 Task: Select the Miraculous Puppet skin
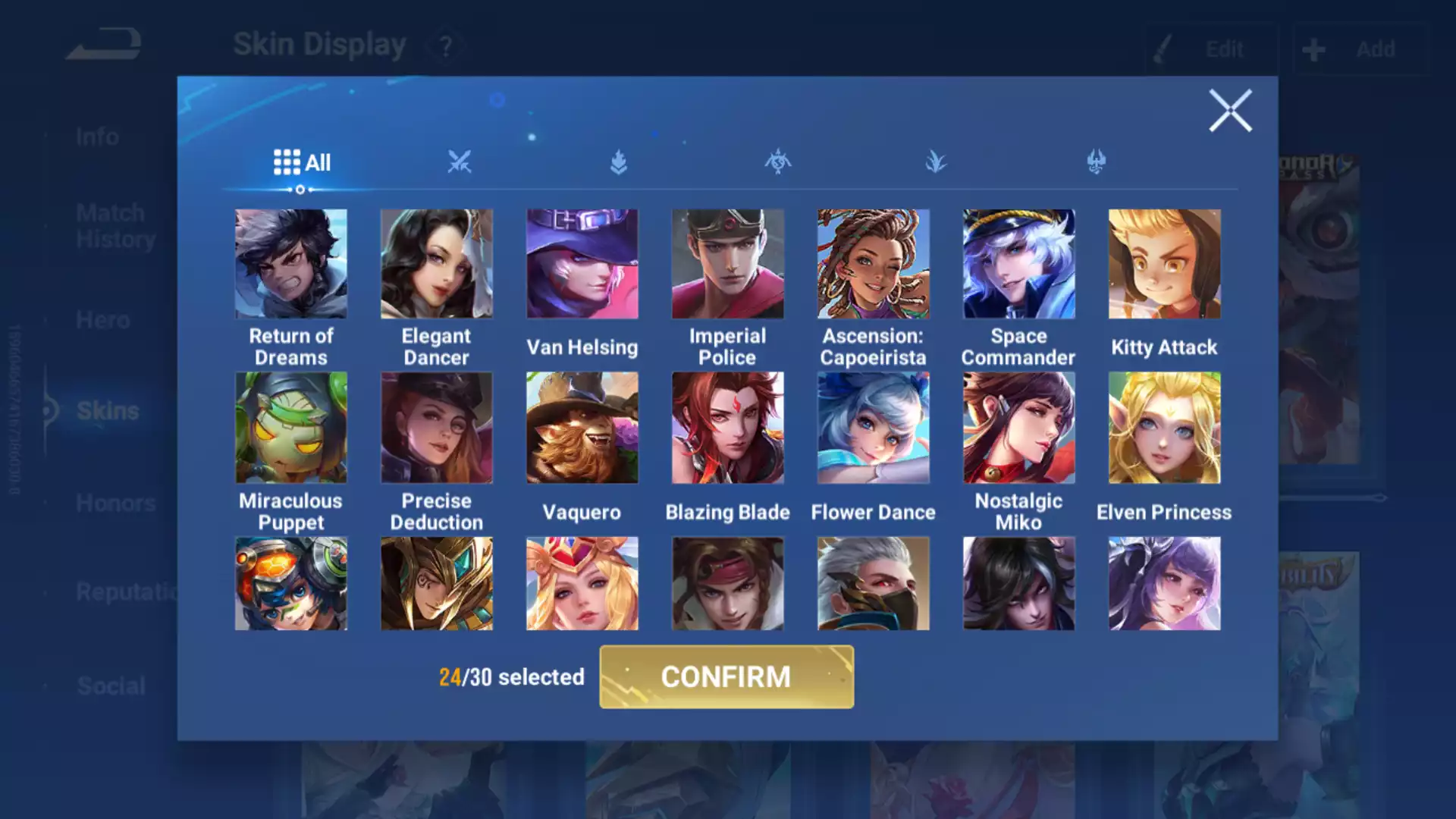tap(290, 428)
